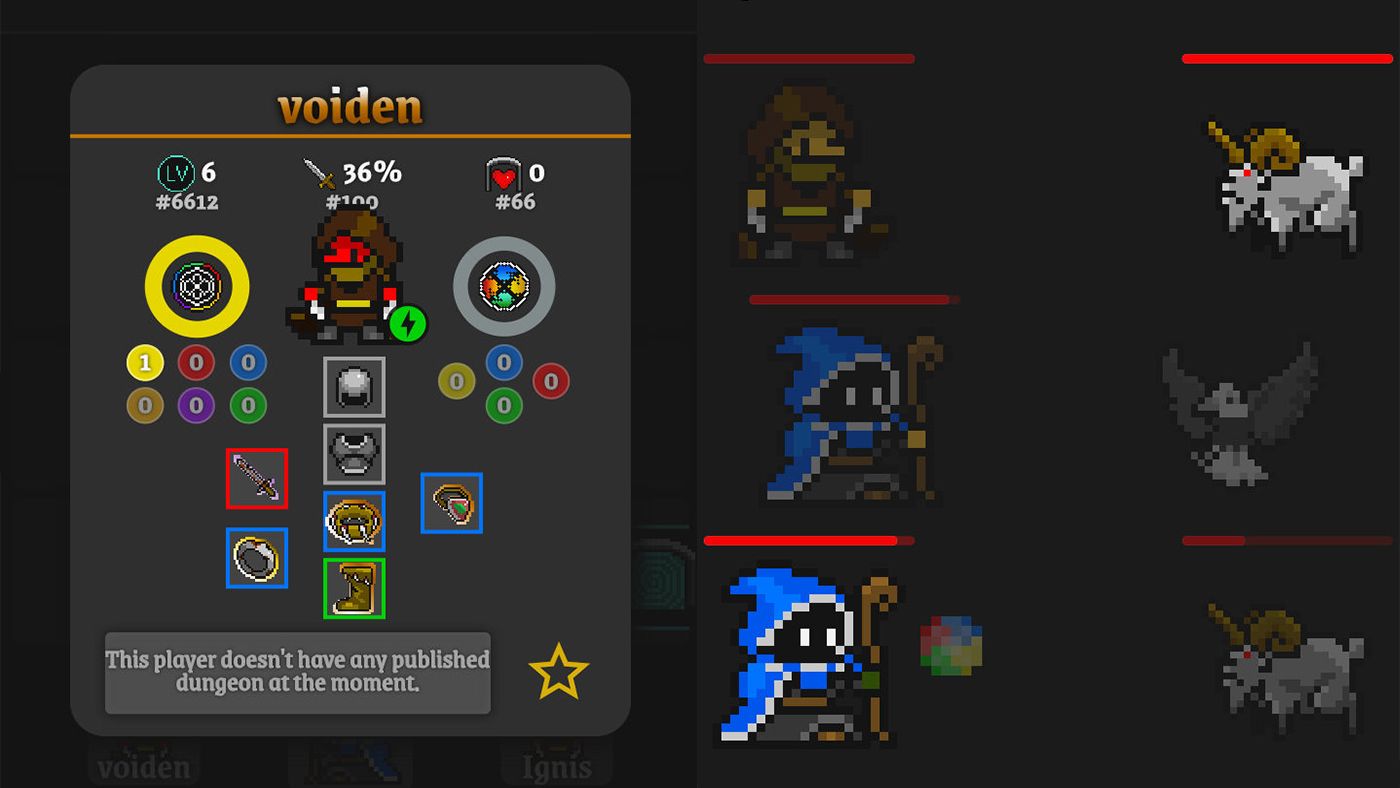Select the golden lion amulet
This screenshot has width=1400, height=788.
353,522
